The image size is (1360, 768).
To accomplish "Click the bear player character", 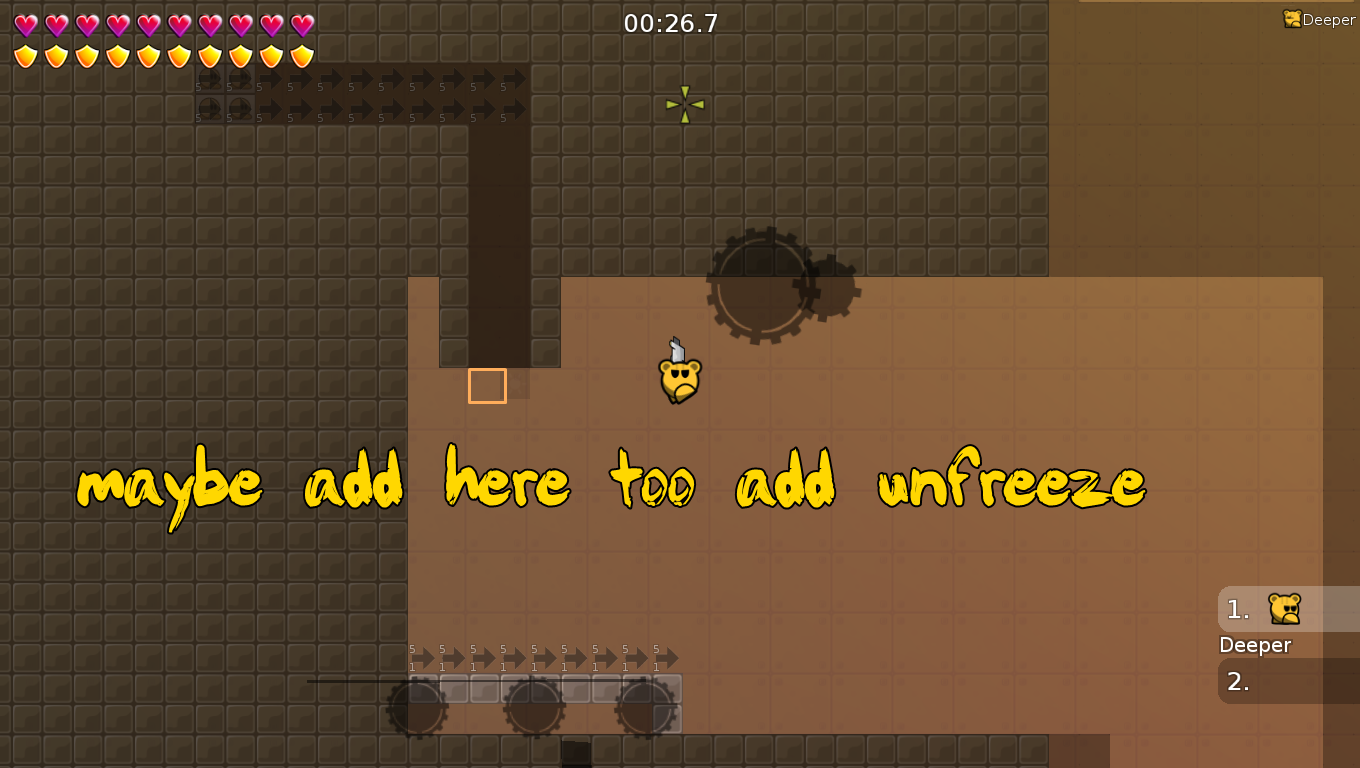I will (x=678, y=378).
